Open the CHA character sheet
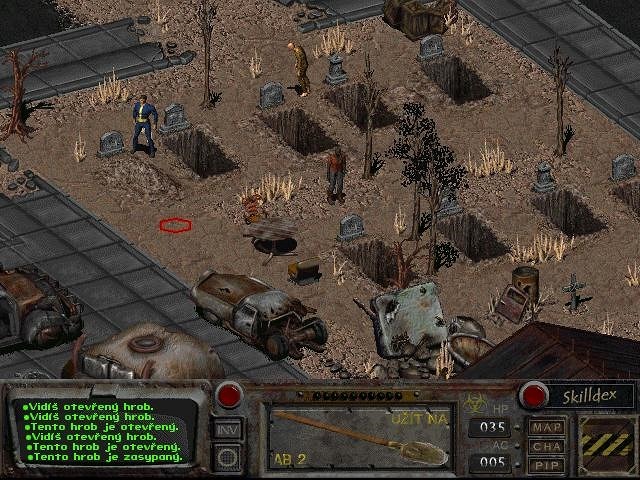Viewport: 640px width, 480px height. click(x=547, y=446)
